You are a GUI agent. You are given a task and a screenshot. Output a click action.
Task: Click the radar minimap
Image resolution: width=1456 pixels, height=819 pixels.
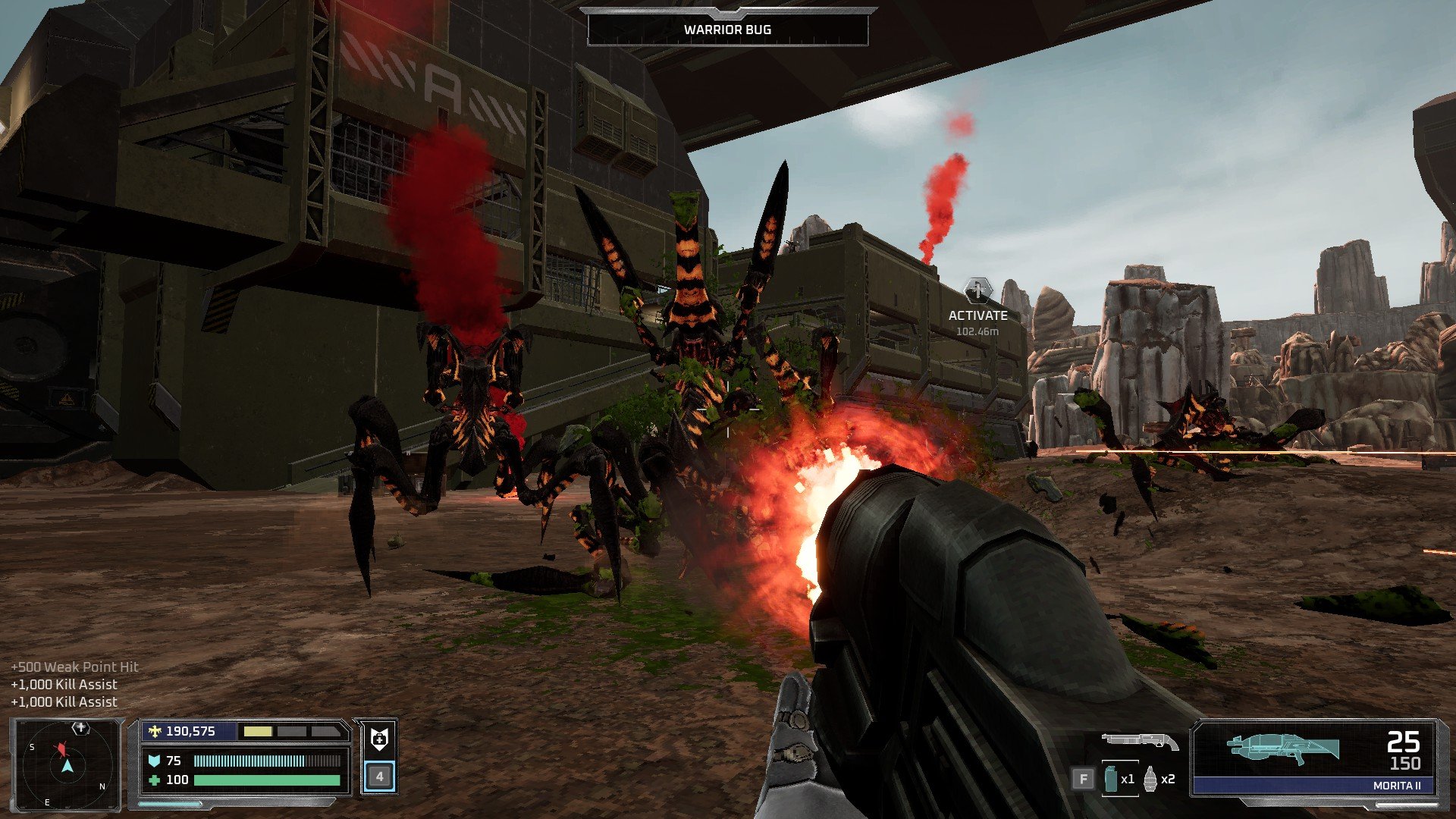(x=67, y=765)
